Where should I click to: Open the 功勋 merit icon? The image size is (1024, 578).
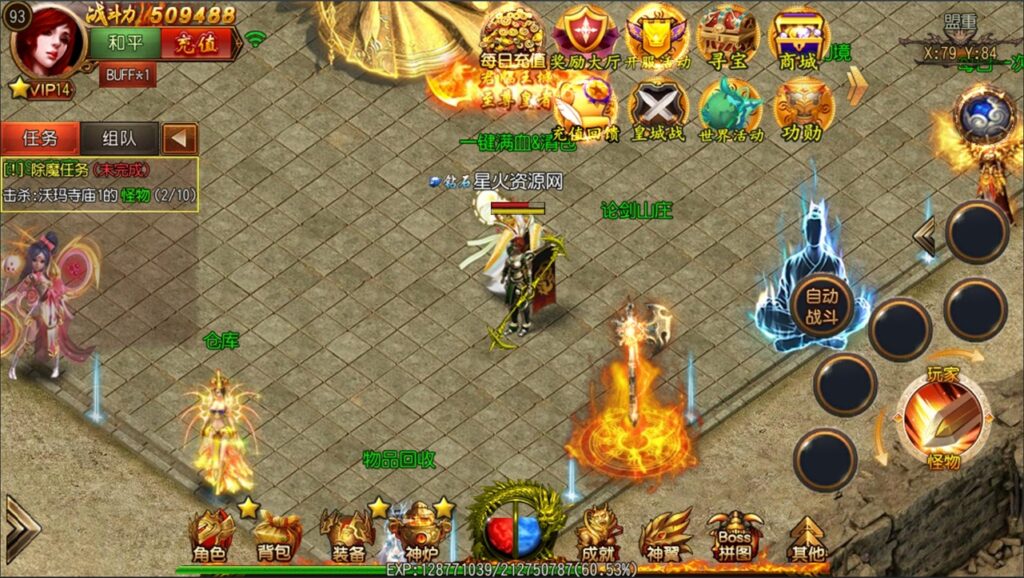click(x=803, y=107)
